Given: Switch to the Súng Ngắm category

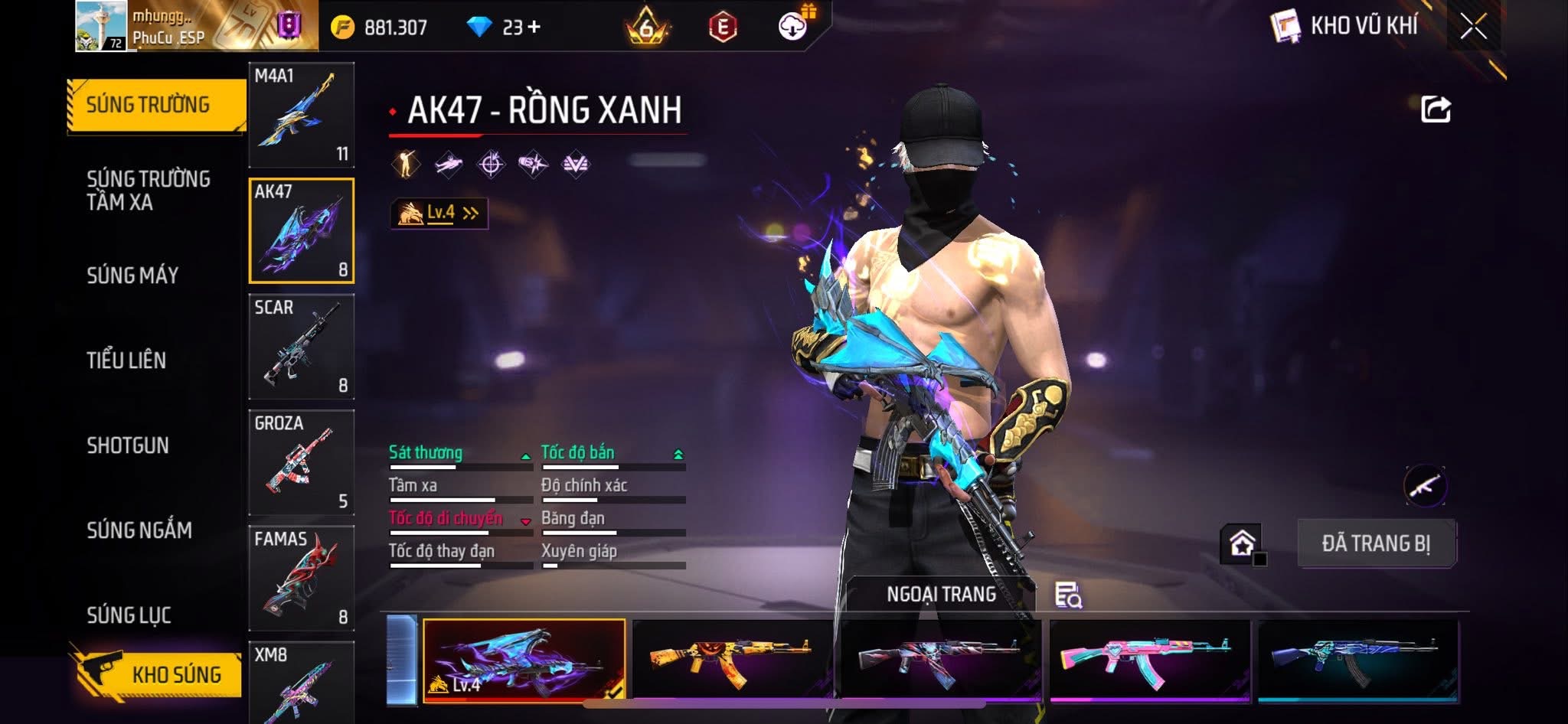Looking at the screenshot, I should click(x=139, y=530).
